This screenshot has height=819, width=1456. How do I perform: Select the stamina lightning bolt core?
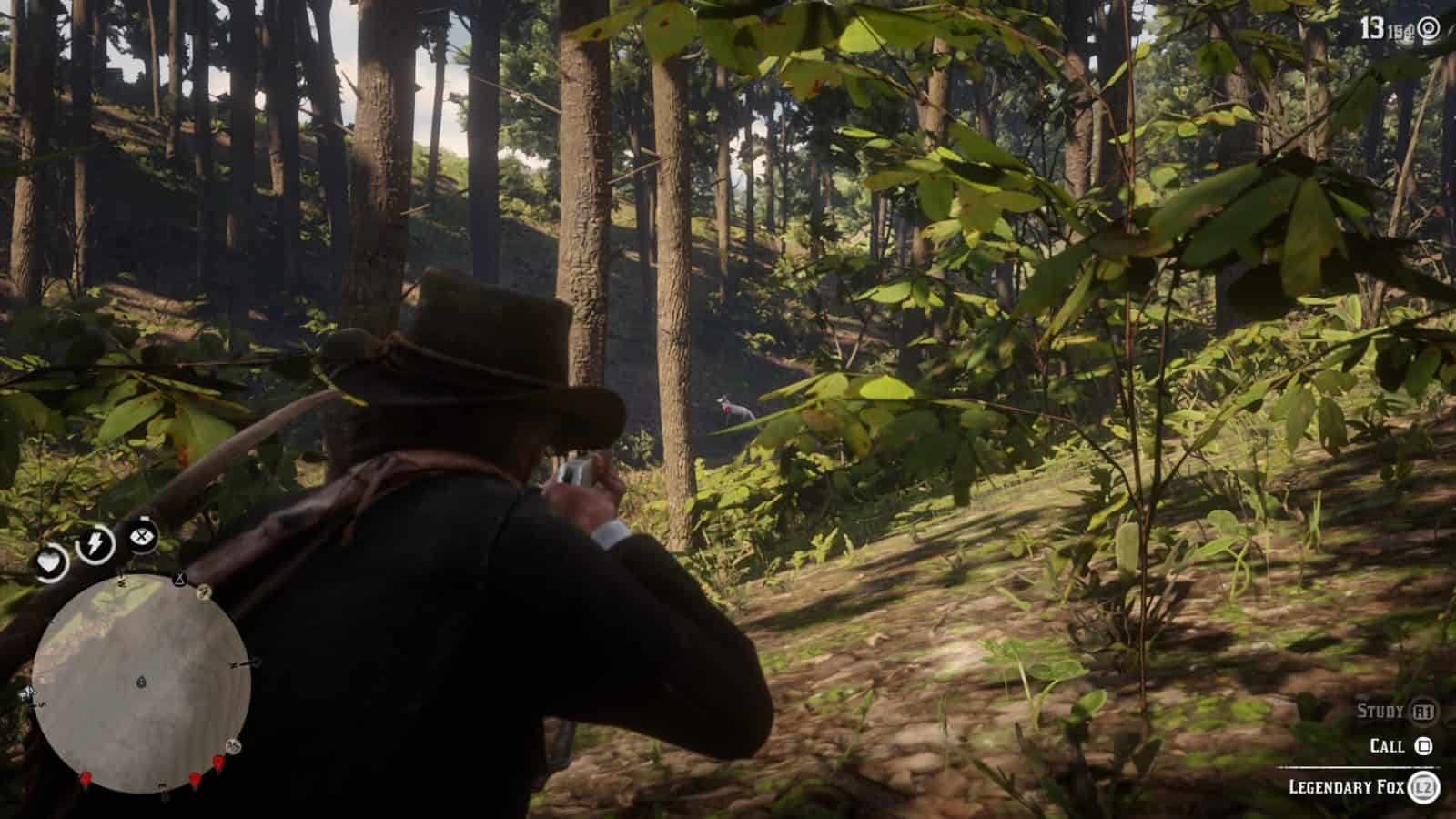pos(94,542)
